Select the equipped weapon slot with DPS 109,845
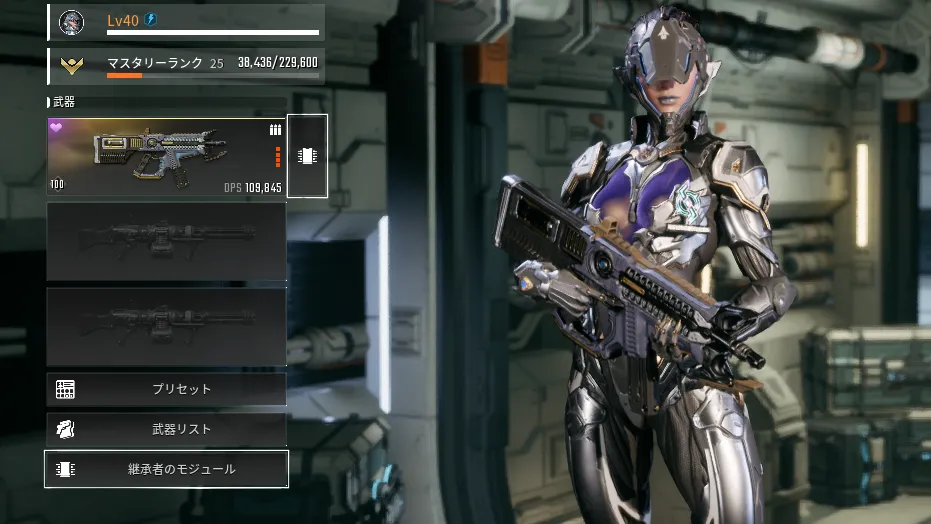The width and height of the screenshot is (931, 524). click(166, 157)
